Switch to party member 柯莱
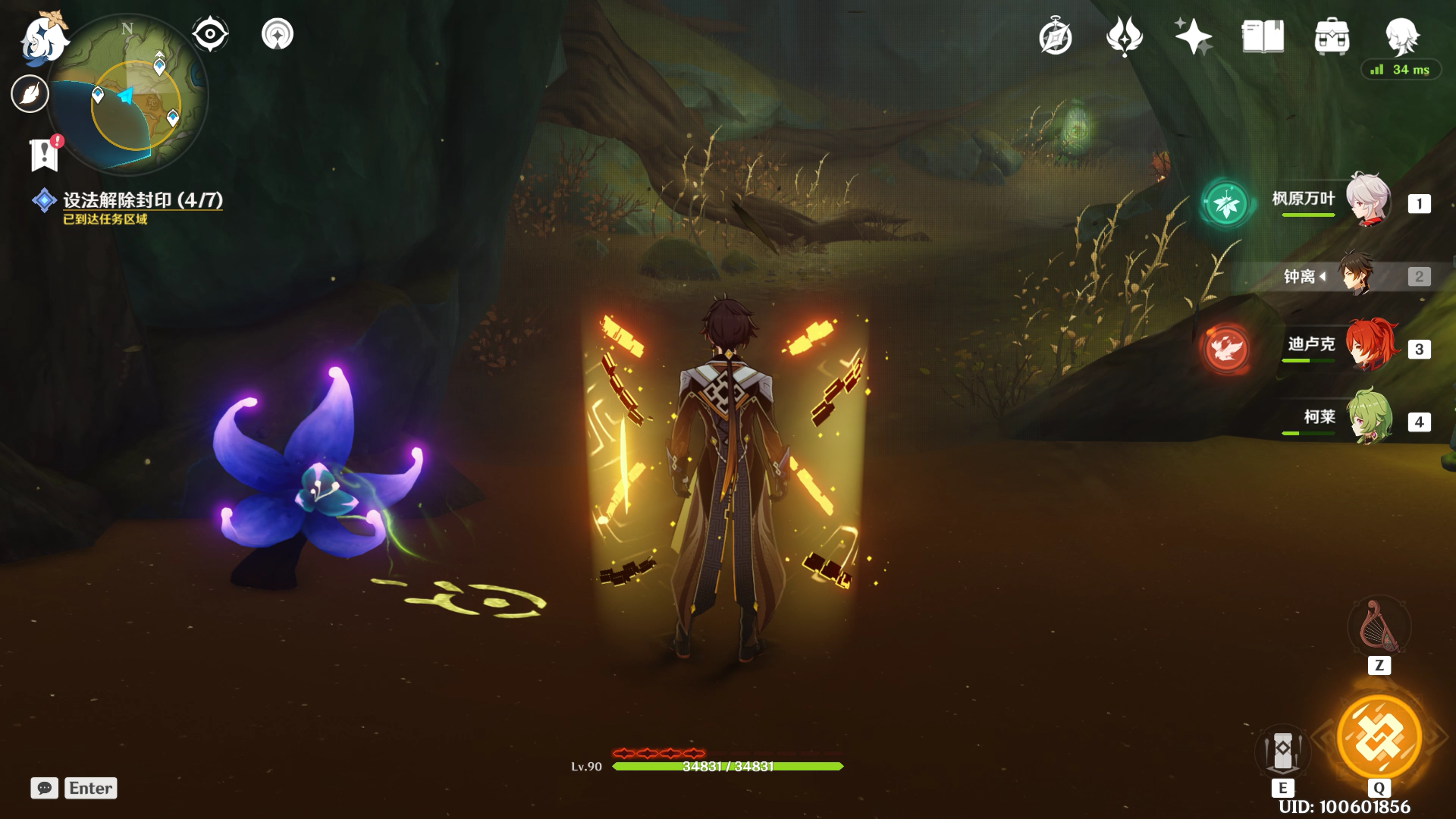This screenshot has width=1456, height=819. 1368,418
